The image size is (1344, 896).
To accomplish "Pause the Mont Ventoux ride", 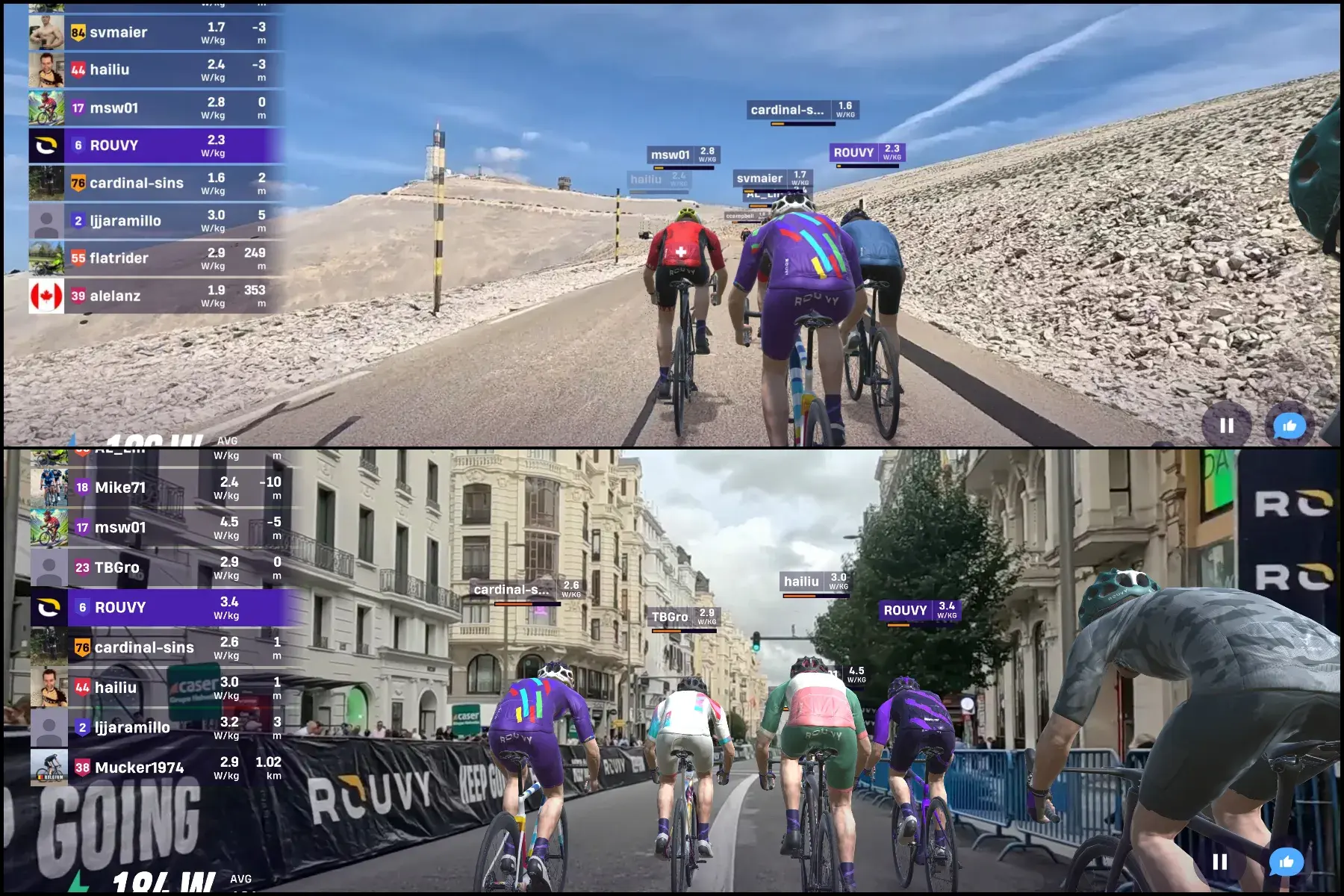I will tap(1227, 425).
